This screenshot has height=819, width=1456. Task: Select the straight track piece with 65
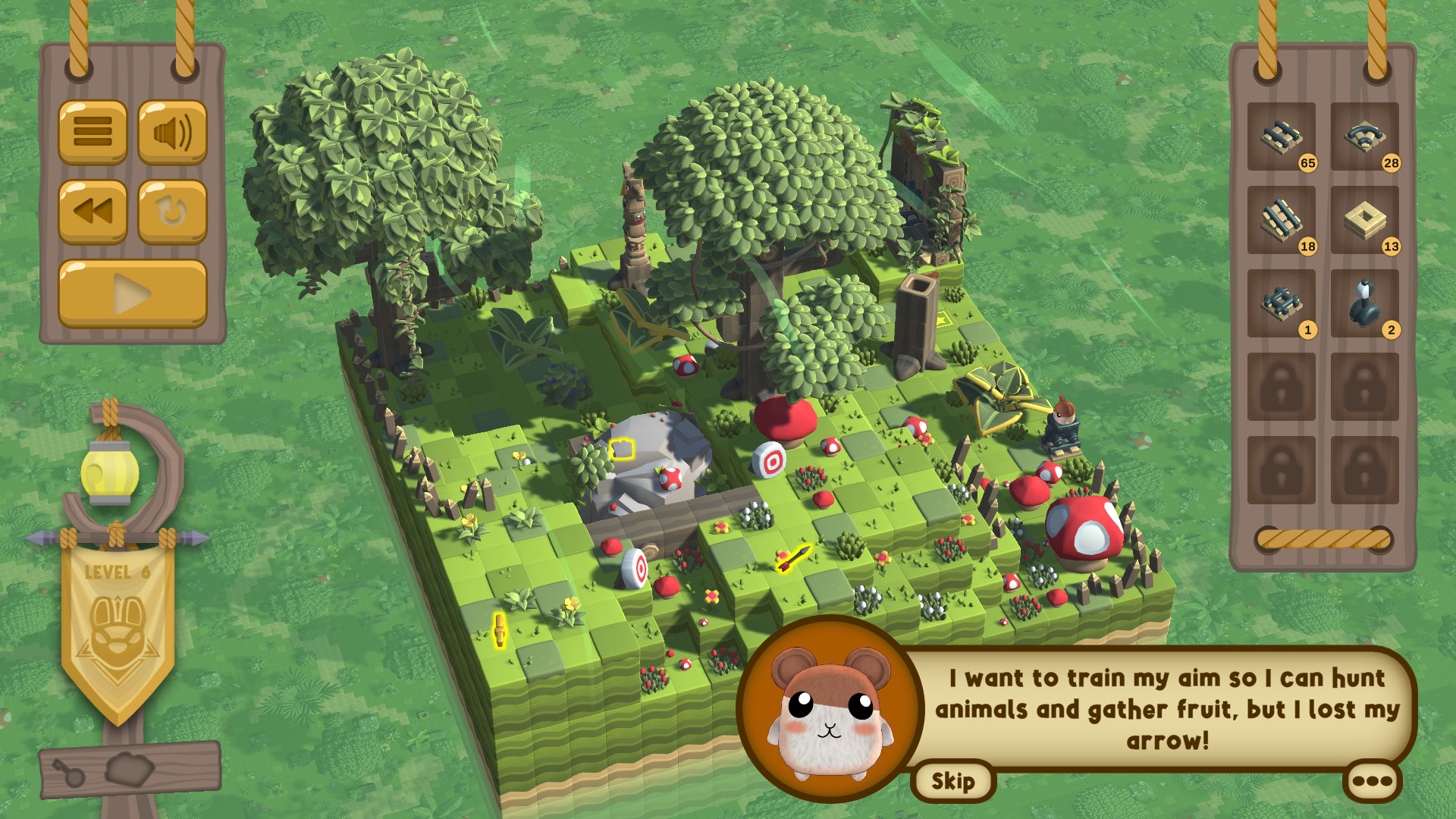[1282, 136]
